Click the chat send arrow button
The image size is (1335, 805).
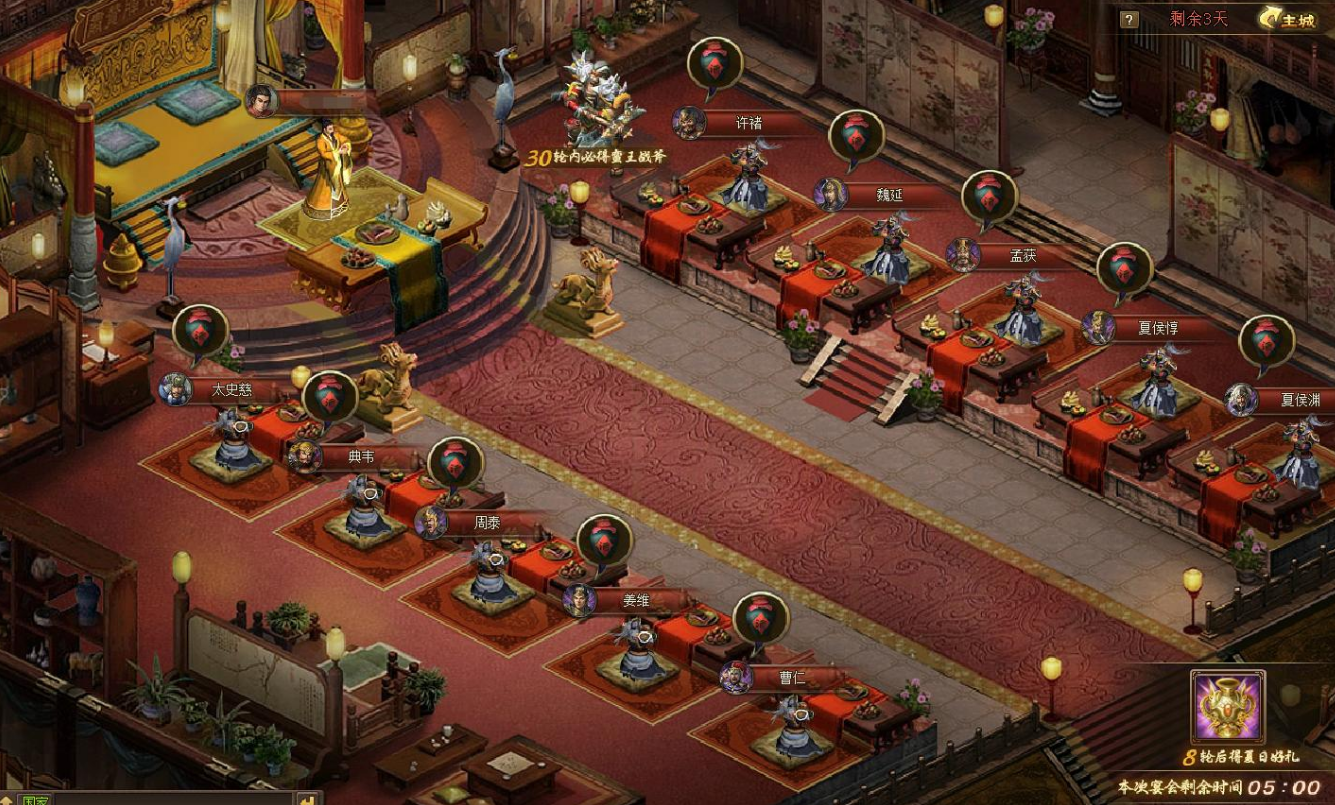[x=307, y=799]
